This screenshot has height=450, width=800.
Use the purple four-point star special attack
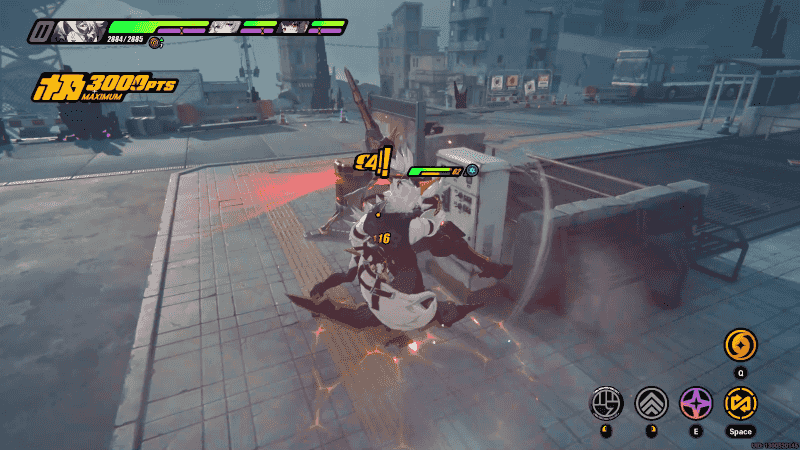(696, 403)
